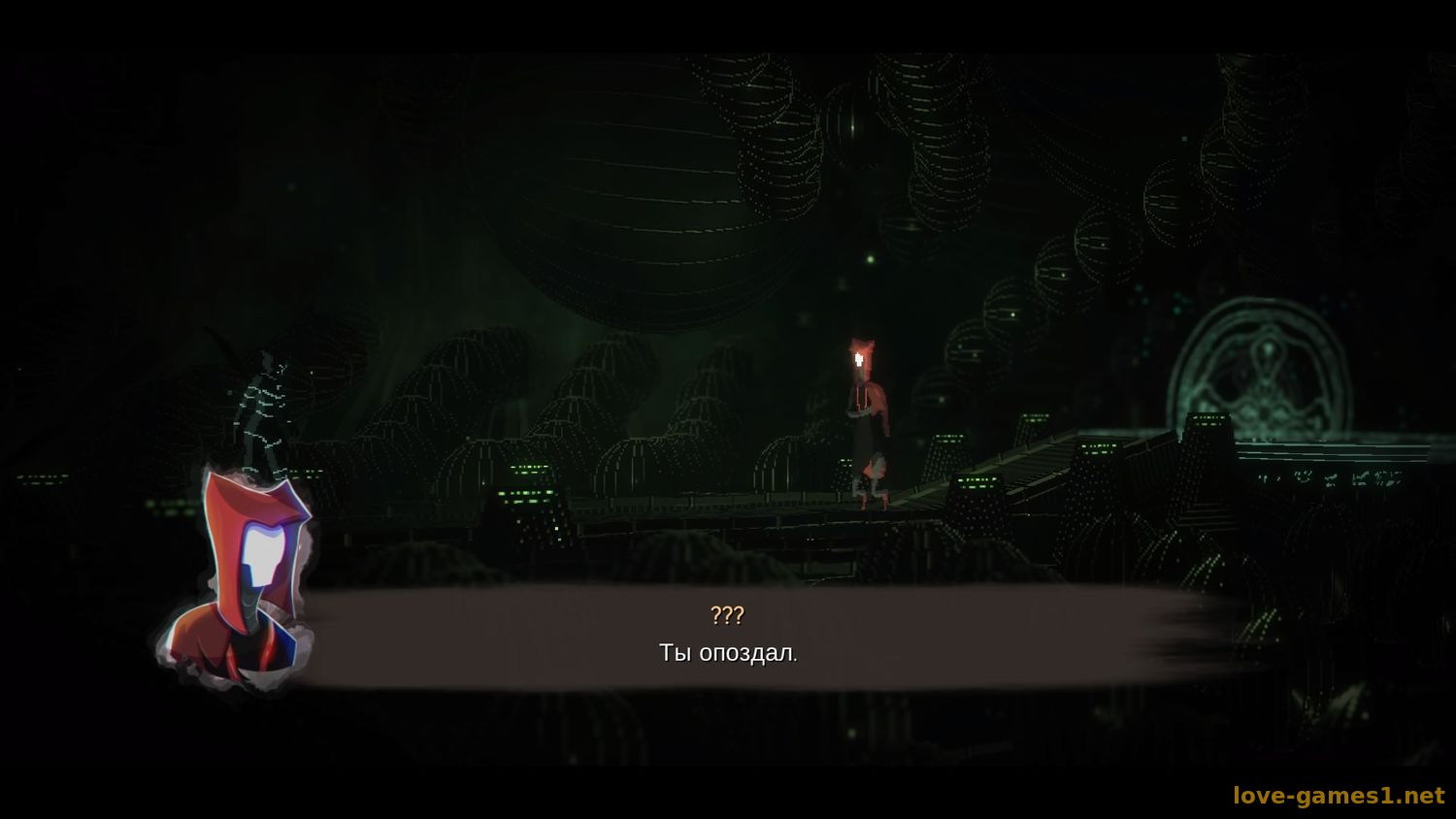The image size is (1456, 819).
Task: Click the red-hooded speaker portrait
Action: tap(246, 575)
